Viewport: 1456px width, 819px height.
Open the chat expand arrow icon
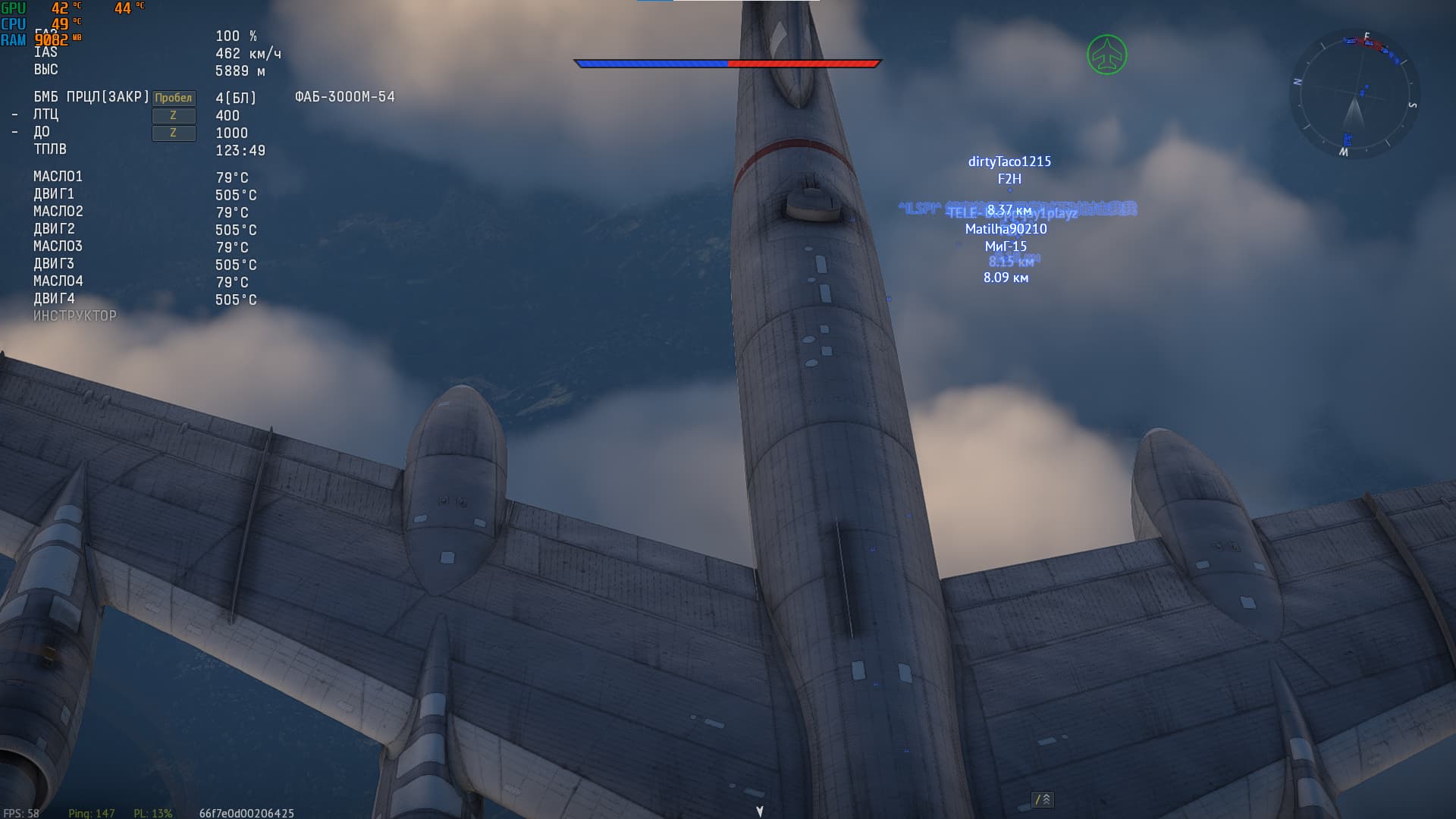(1043, 799)
